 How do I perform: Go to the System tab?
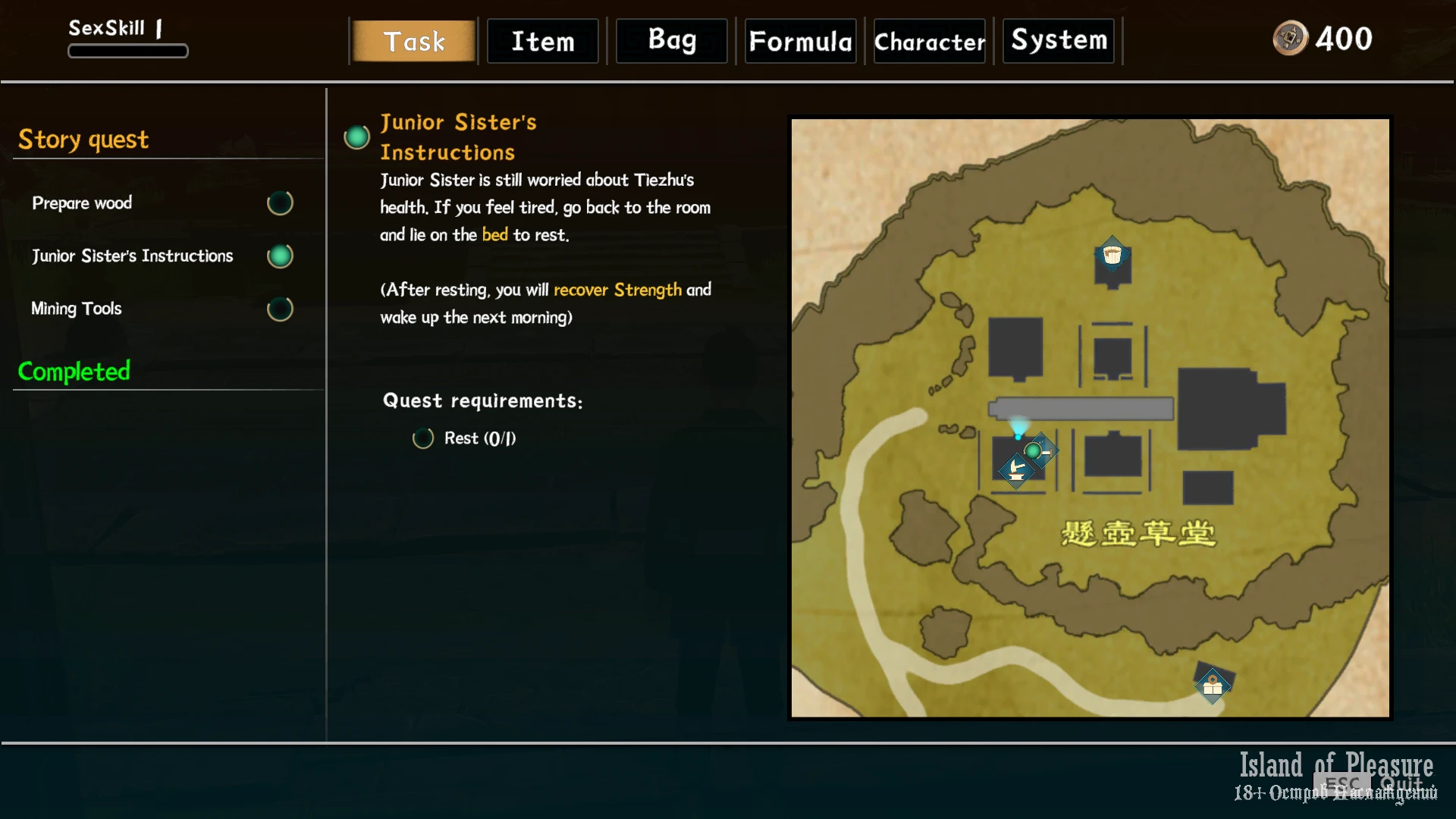[1059, 41]
